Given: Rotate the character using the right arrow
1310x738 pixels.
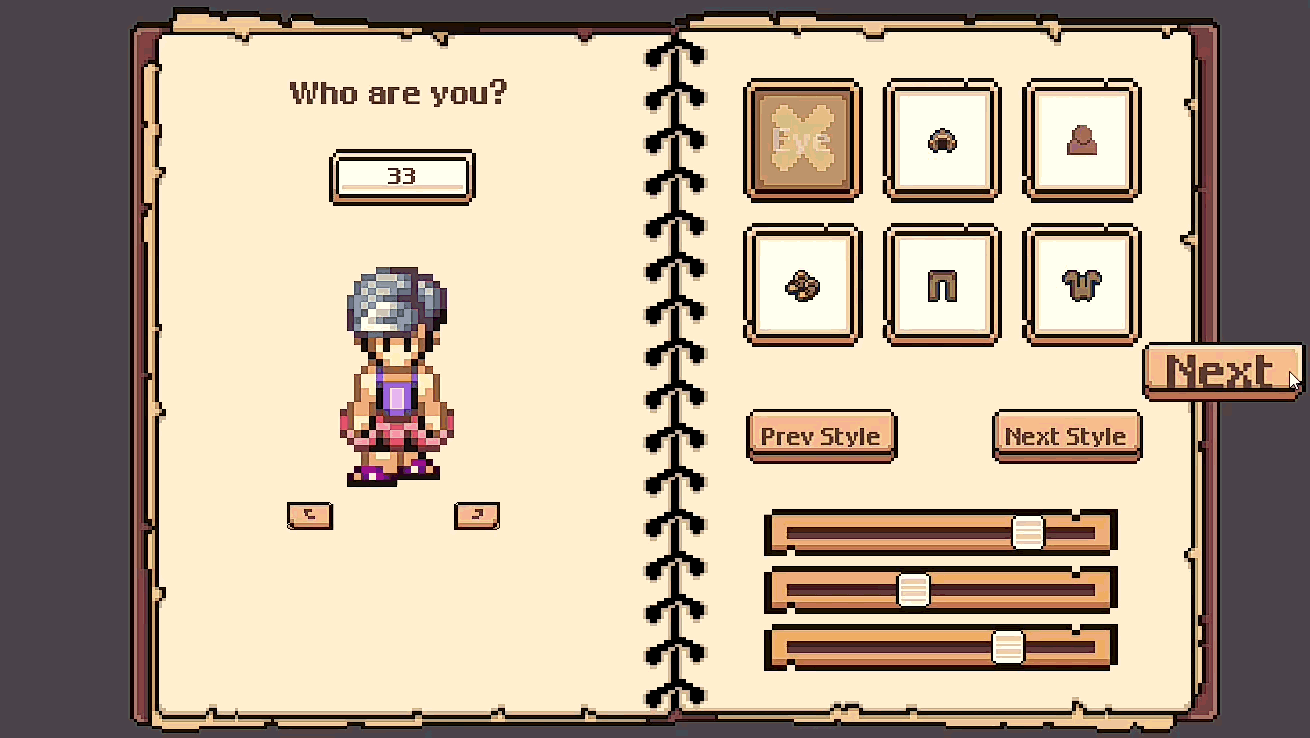Looking at the screenshot, I should tap(476, 516).
